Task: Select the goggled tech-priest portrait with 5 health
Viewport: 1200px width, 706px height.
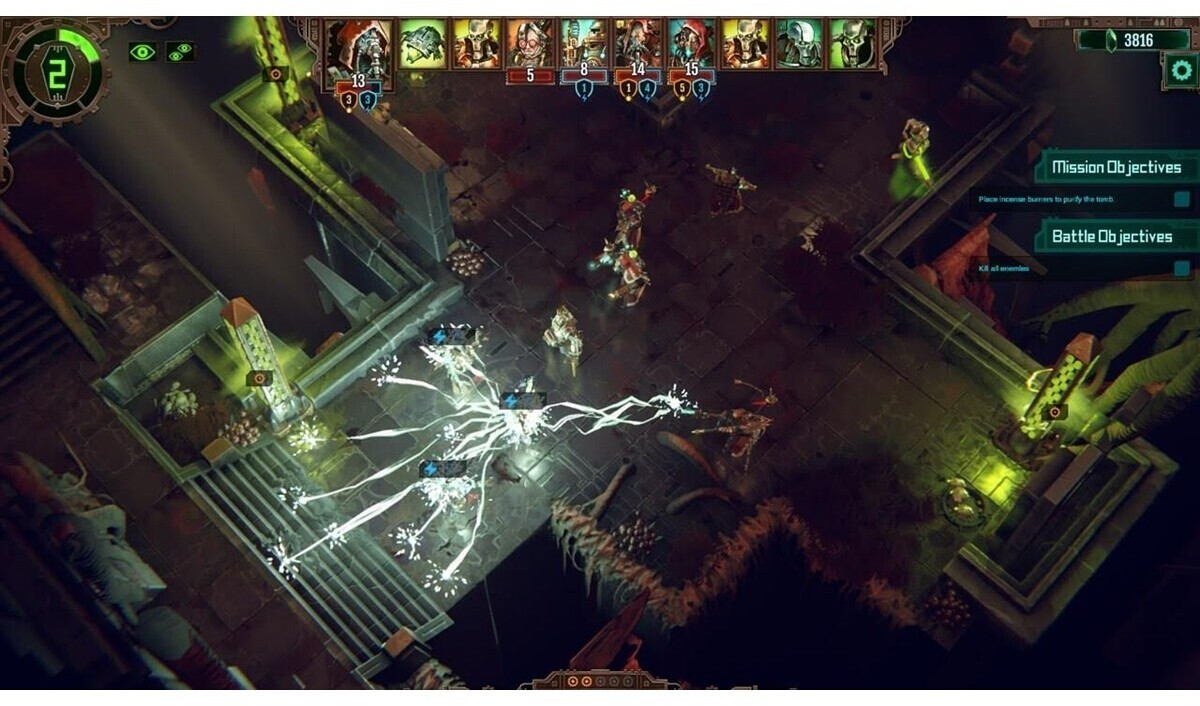Action: tap(530, 45)
